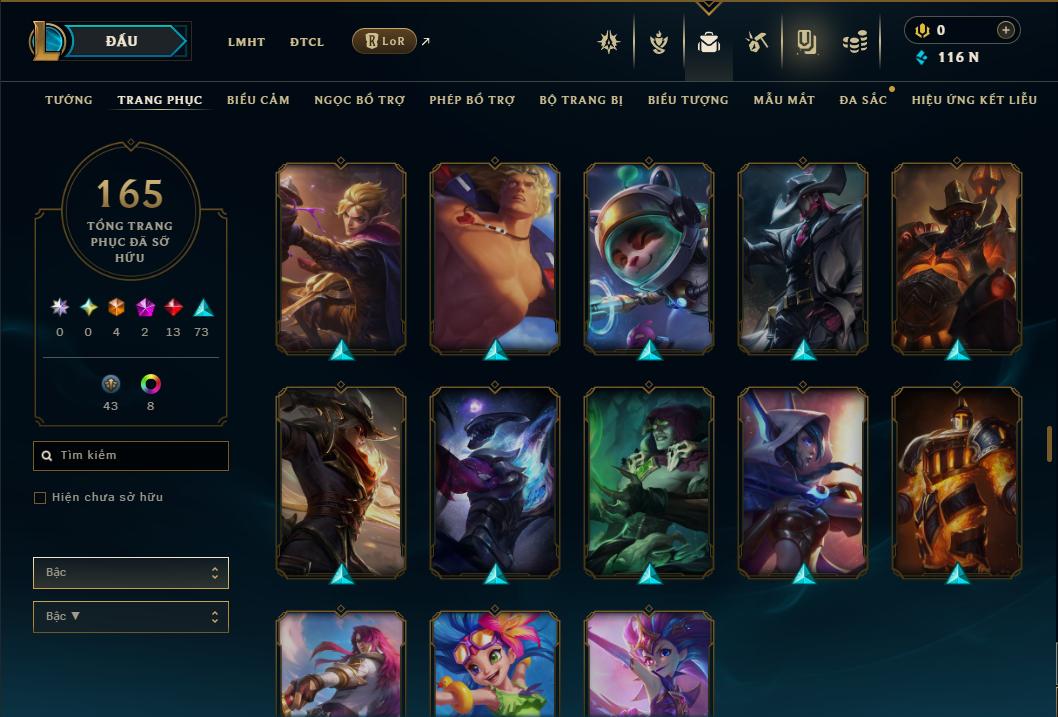This screenshot has width=1058, height=717.
Task: Open the BỘ TRANG BỊ tab
Action: click(581, 100)
